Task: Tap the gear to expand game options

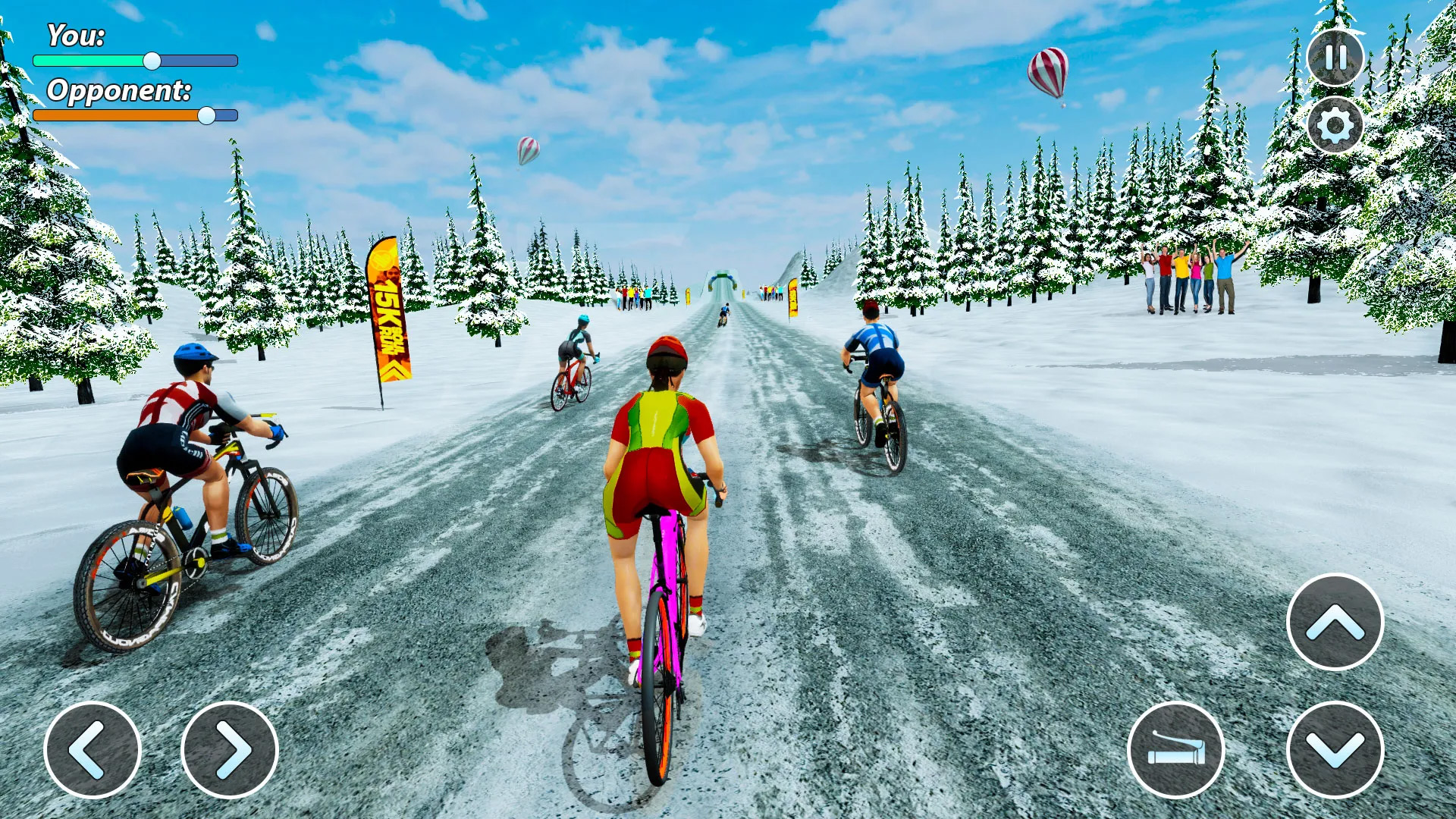Action: pos(1335,126)
